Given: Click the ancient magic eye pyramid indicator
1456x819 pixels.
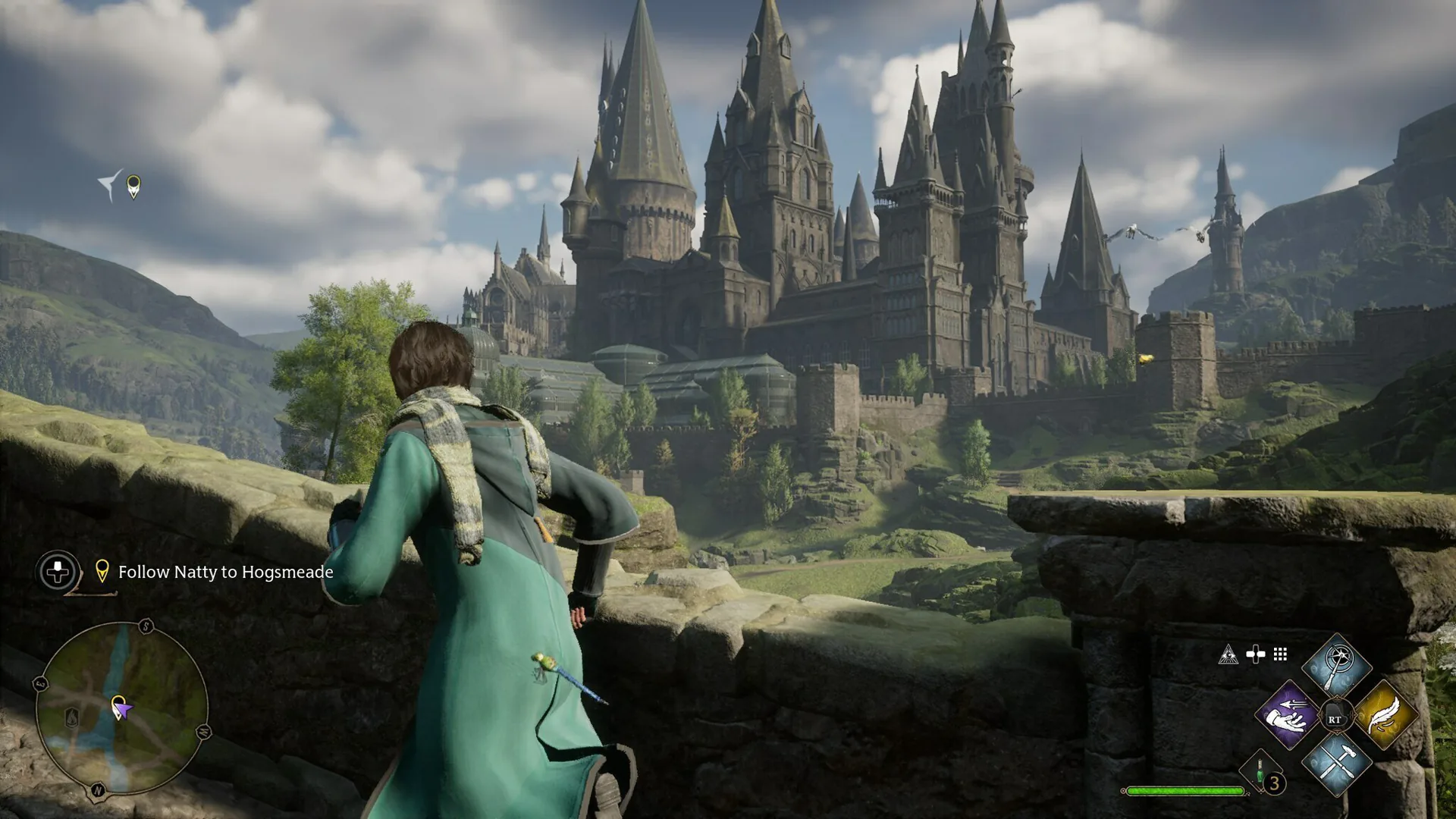Looking at the screenshot, I should tap(1228, 655).
